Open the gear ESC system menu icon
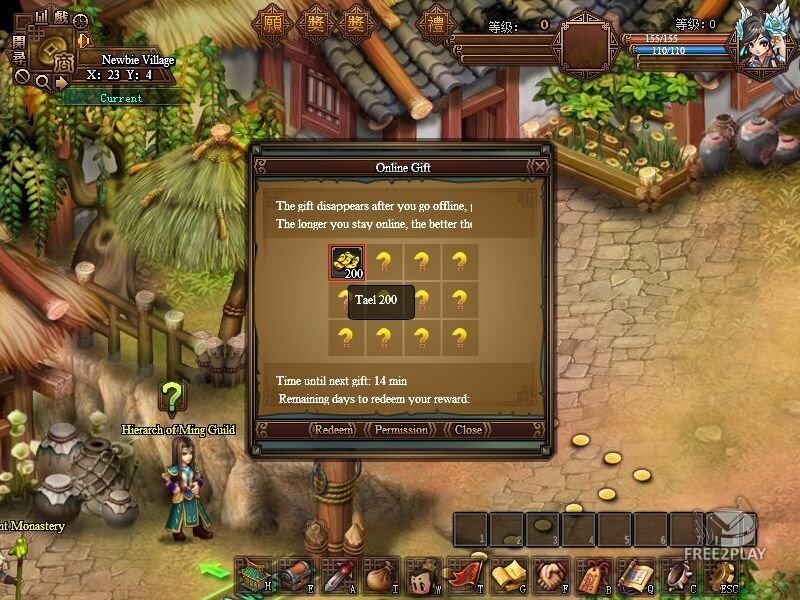Screen dimensions: 800x600 (722, 575)
